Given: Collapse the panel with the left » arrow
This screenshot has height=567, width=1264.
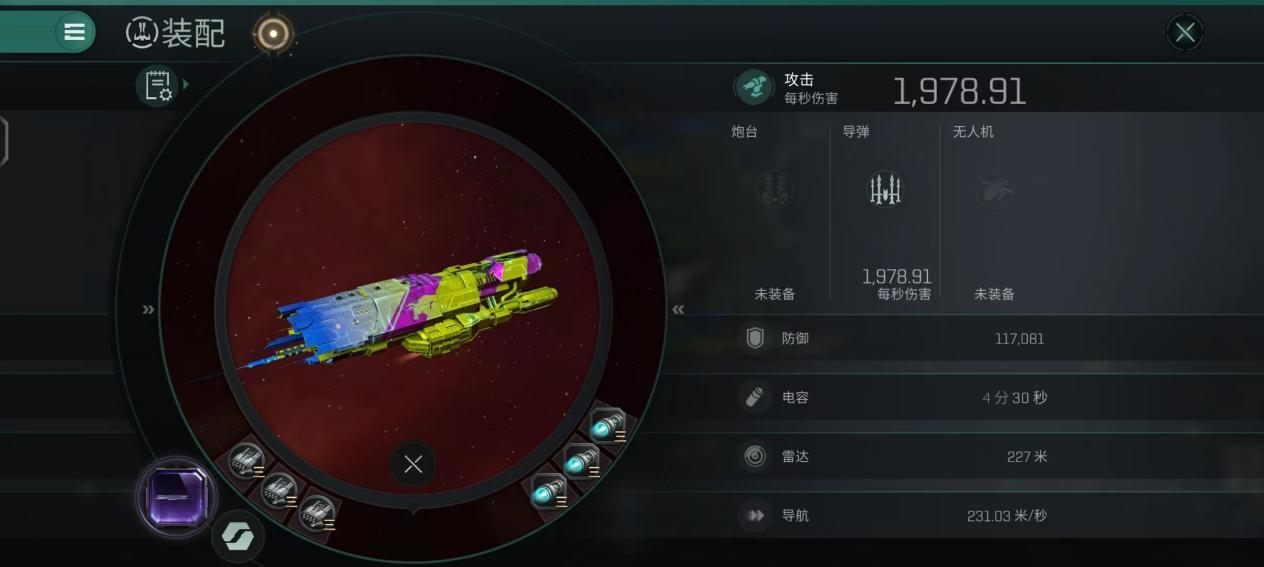Looking at the screenshot, I should pyautogui.click(x=149, y=309).
